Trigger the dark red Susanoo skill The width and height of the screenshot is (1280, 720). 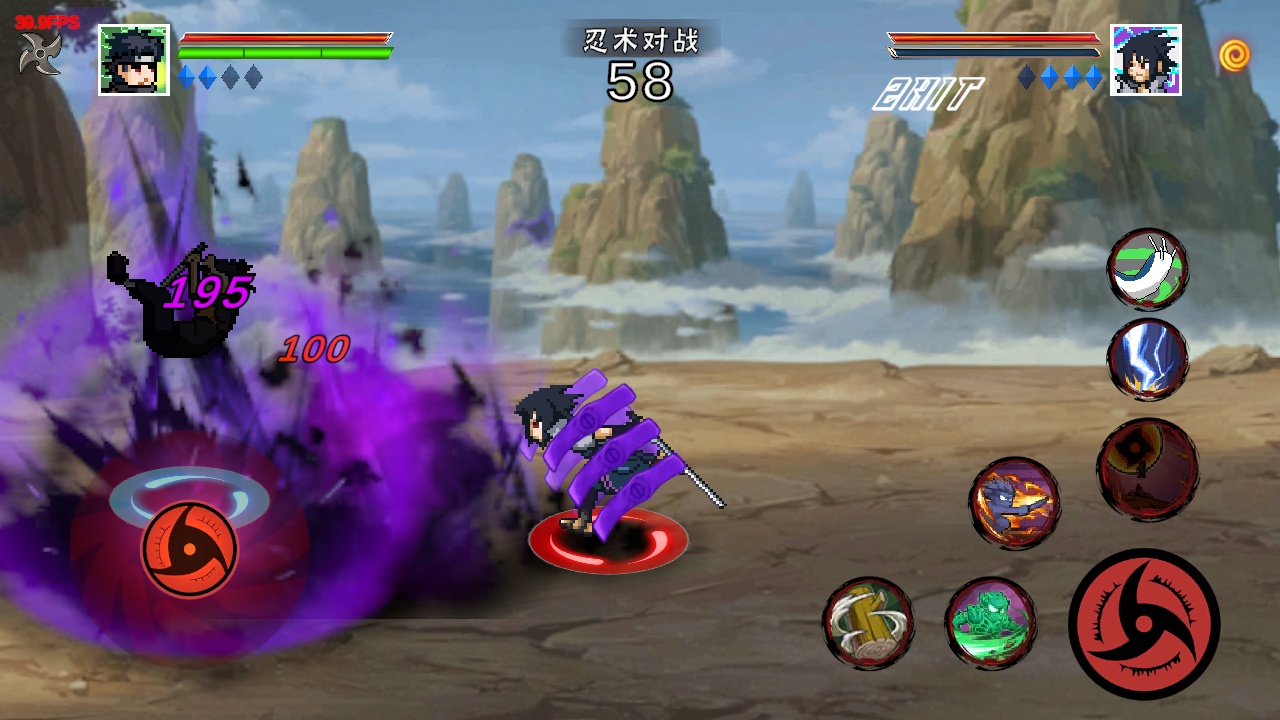(1148, 469)
